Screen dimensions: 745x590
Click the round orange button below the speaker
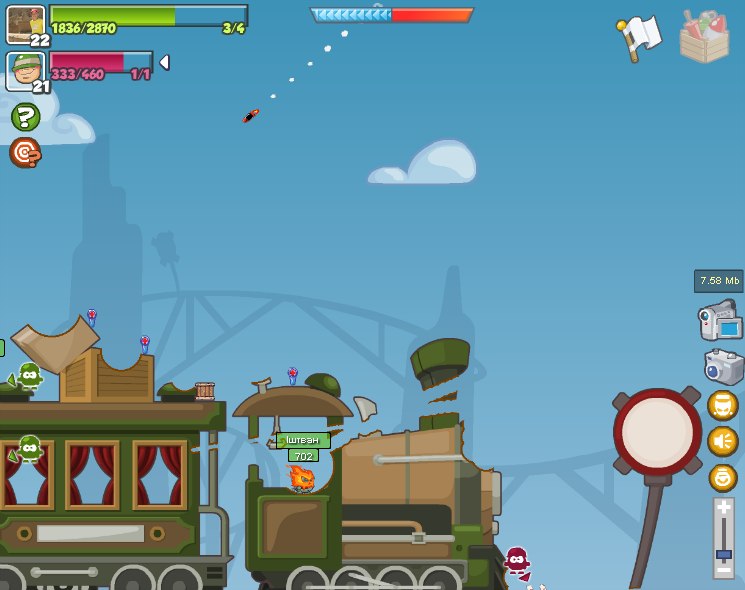click(723, 477)
